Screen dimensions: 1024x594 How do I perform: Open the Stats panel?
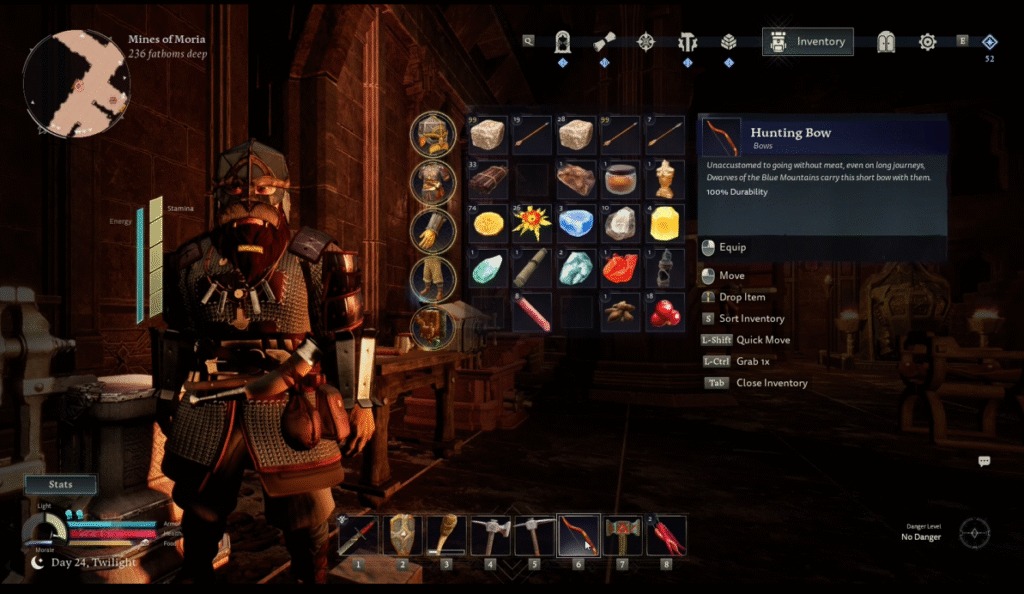[61, 485]
